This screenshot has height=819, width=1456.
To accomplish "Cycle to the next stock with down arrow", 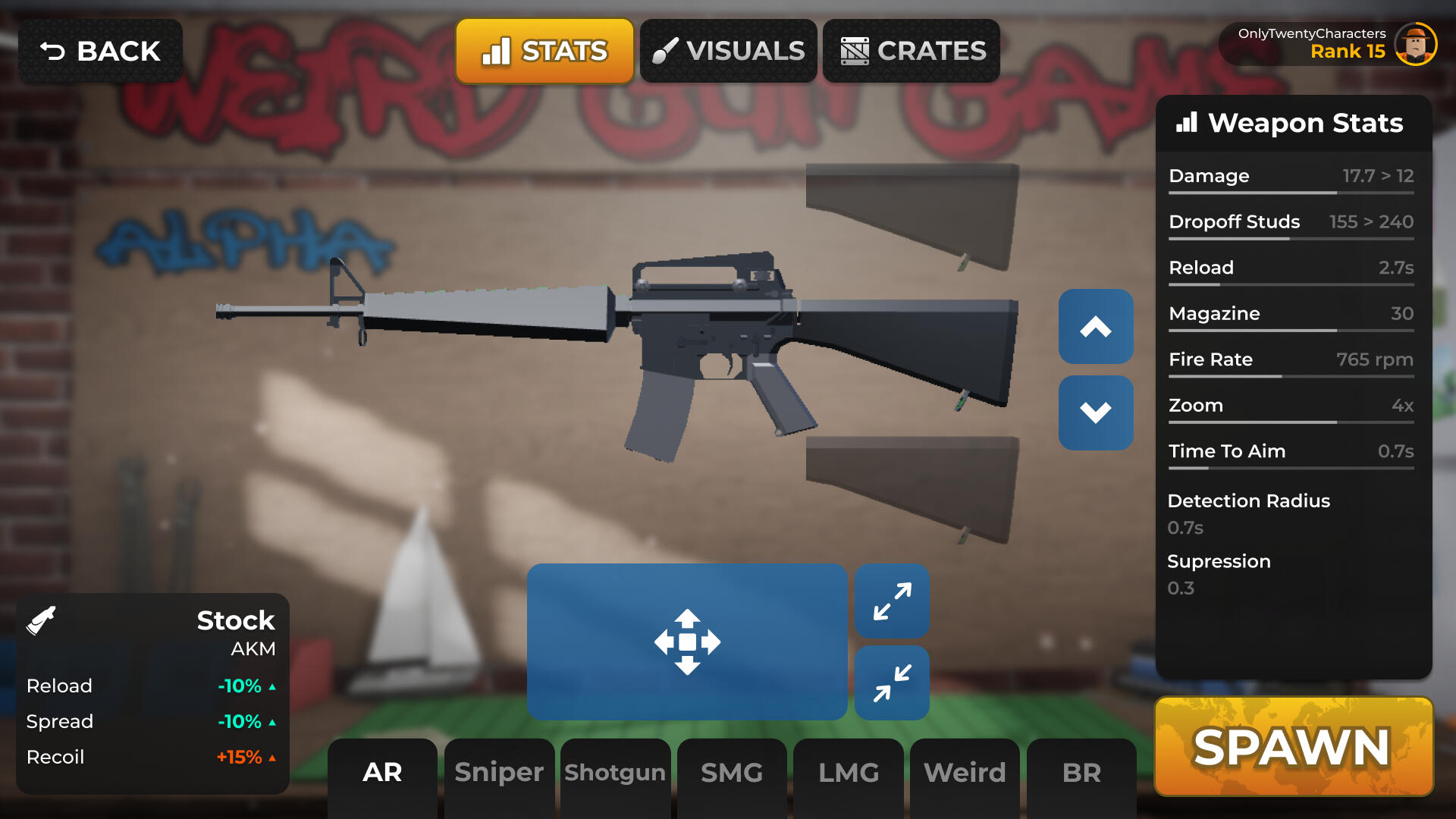I will tap(1096, 413).
